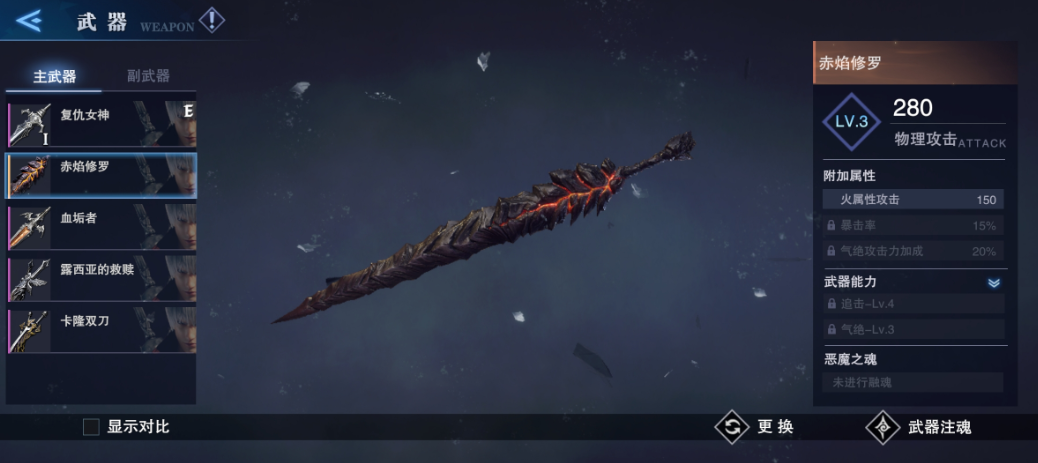Select the 赤焰修罗 weapon

(101, 175)
